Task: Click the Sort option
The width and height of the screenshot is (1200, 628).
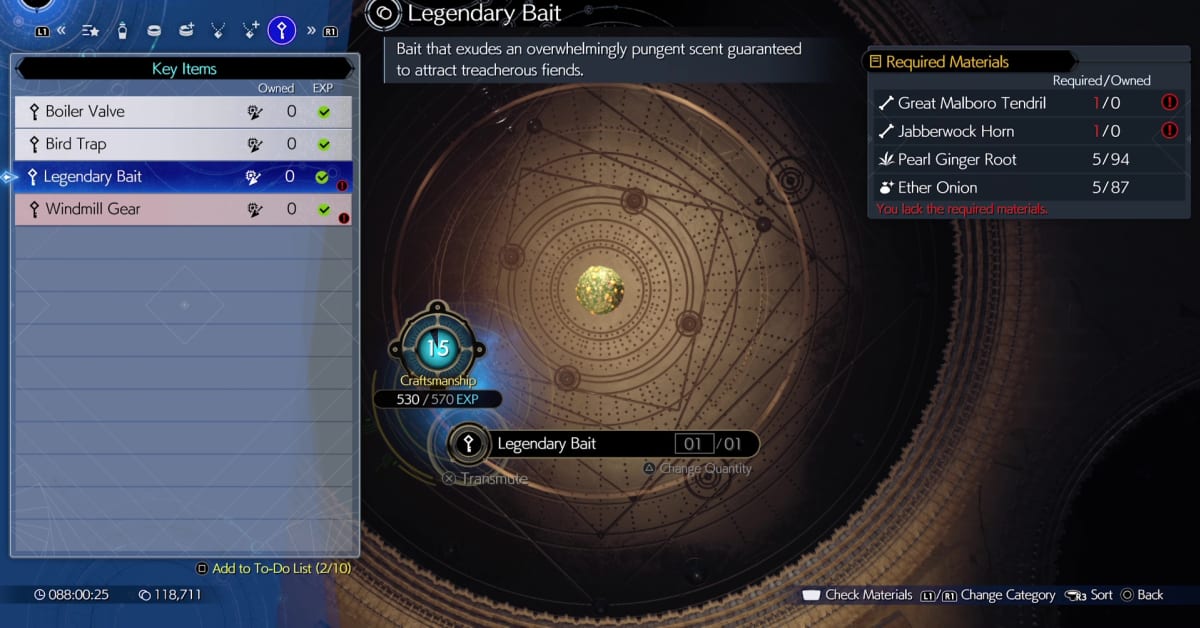Action: click(1091, 595)
